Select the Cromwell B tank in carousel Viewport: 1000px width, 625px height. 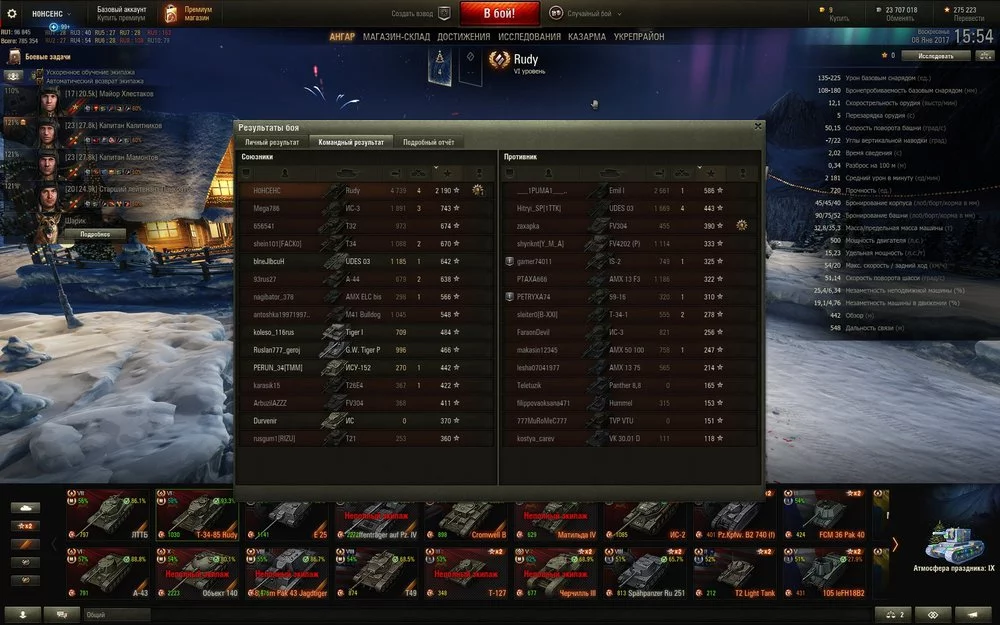466,518
